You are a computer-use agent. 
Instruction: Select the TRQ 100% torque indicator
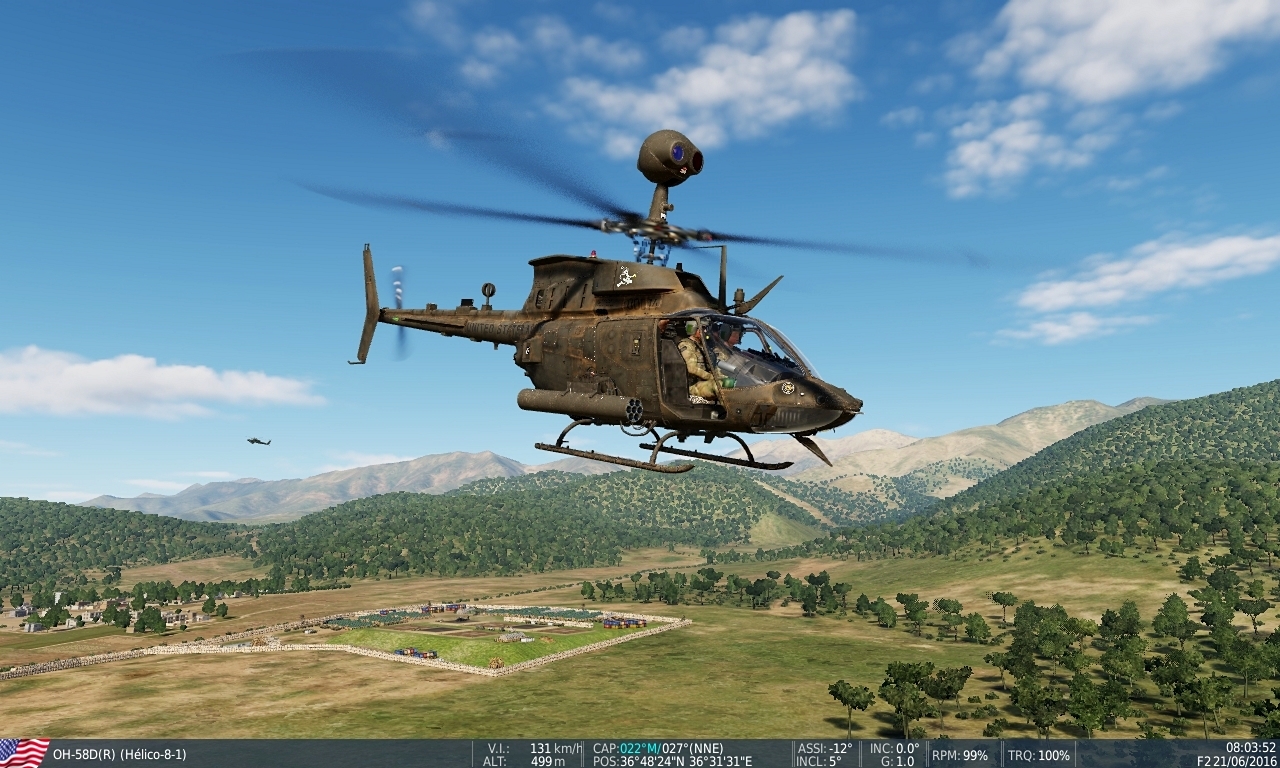pos(1040,755)
